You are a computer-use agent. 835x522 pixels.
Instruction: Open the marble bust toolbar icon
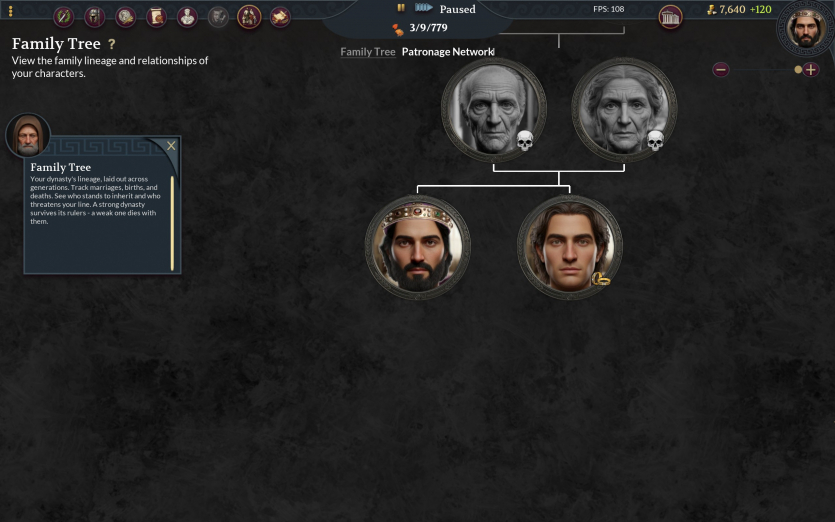(187, 17)
